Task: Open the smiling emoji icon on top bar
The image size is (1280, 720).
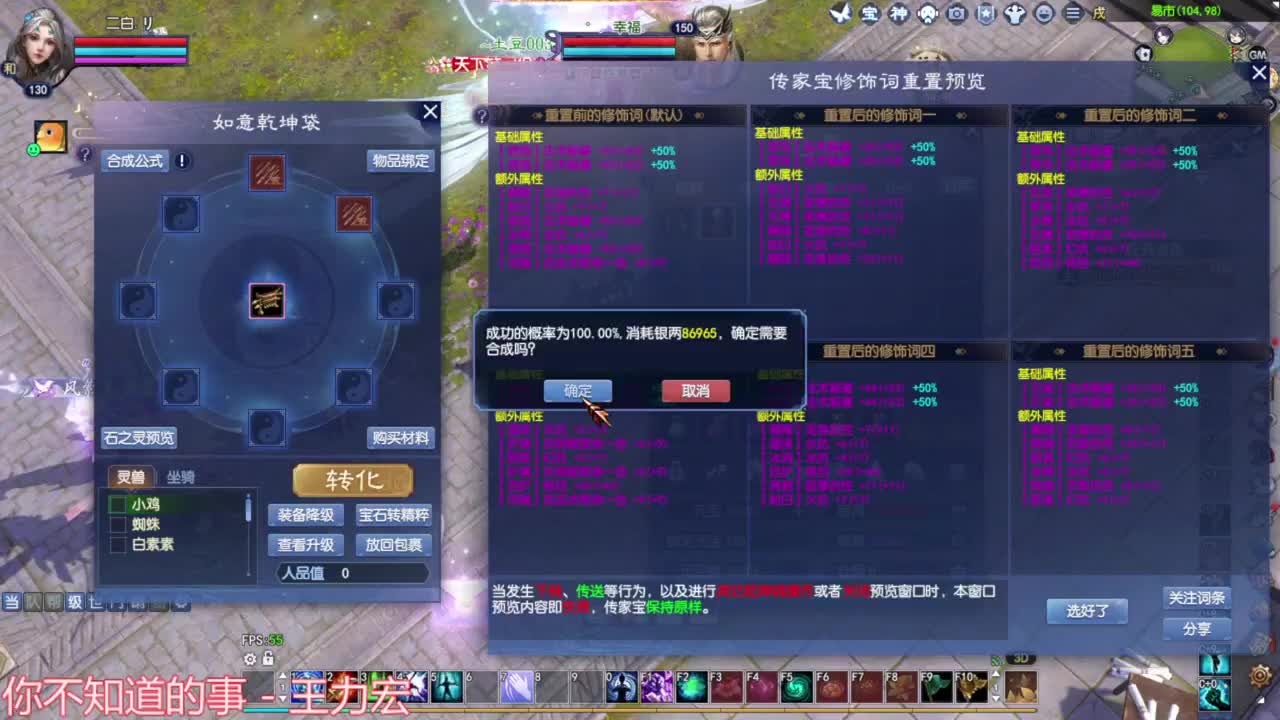Action: click(1045, 14)
